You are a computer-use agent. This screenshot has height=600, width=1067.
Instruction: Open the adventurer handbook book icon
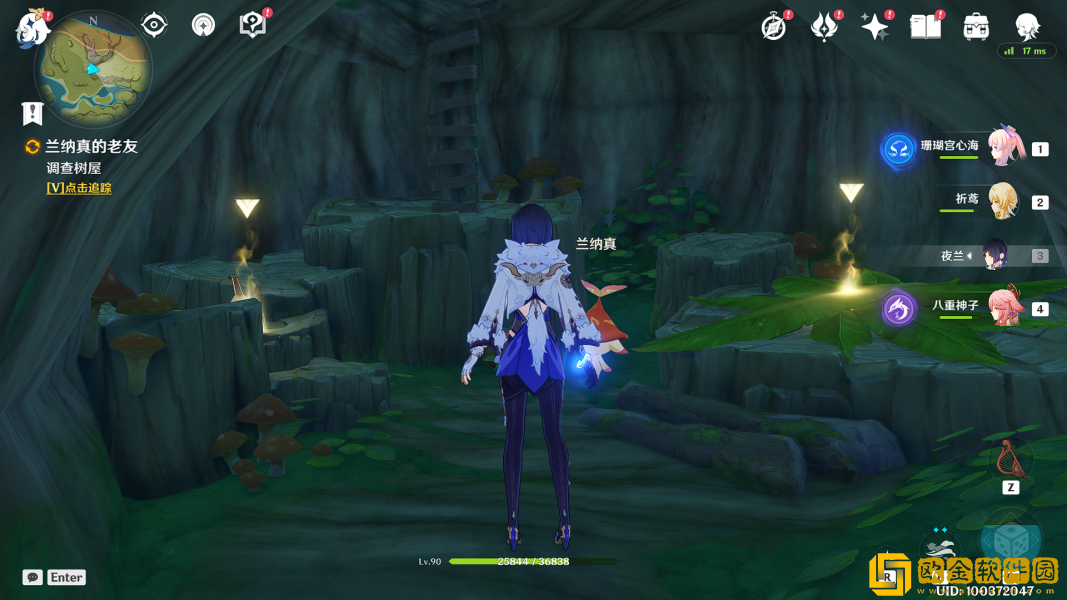tap(926, 27)
